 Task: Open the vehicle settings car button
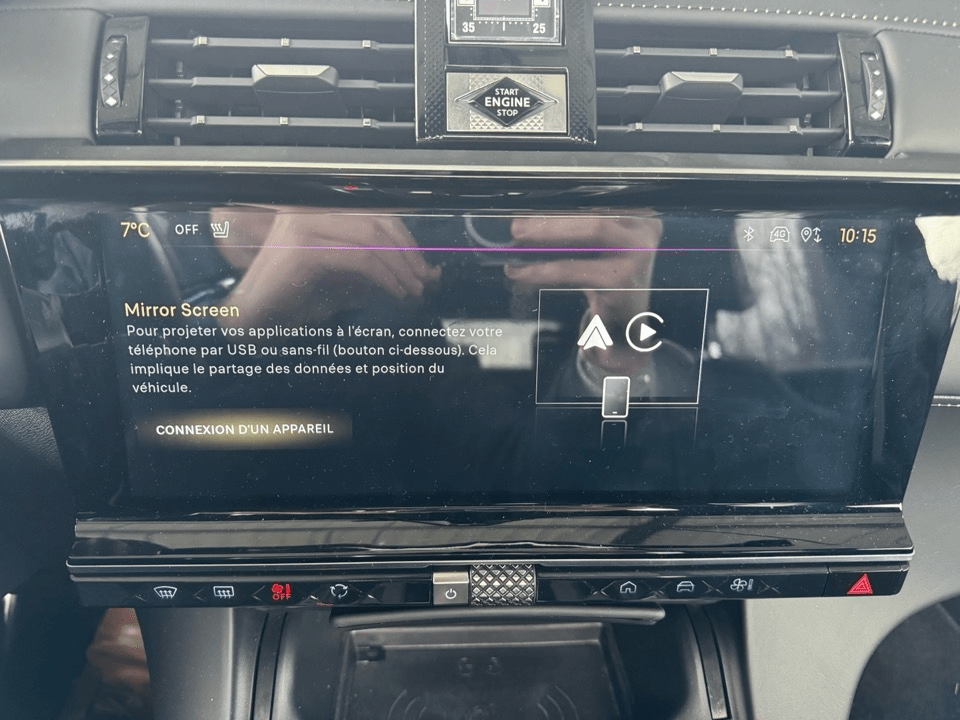[685, 588]
